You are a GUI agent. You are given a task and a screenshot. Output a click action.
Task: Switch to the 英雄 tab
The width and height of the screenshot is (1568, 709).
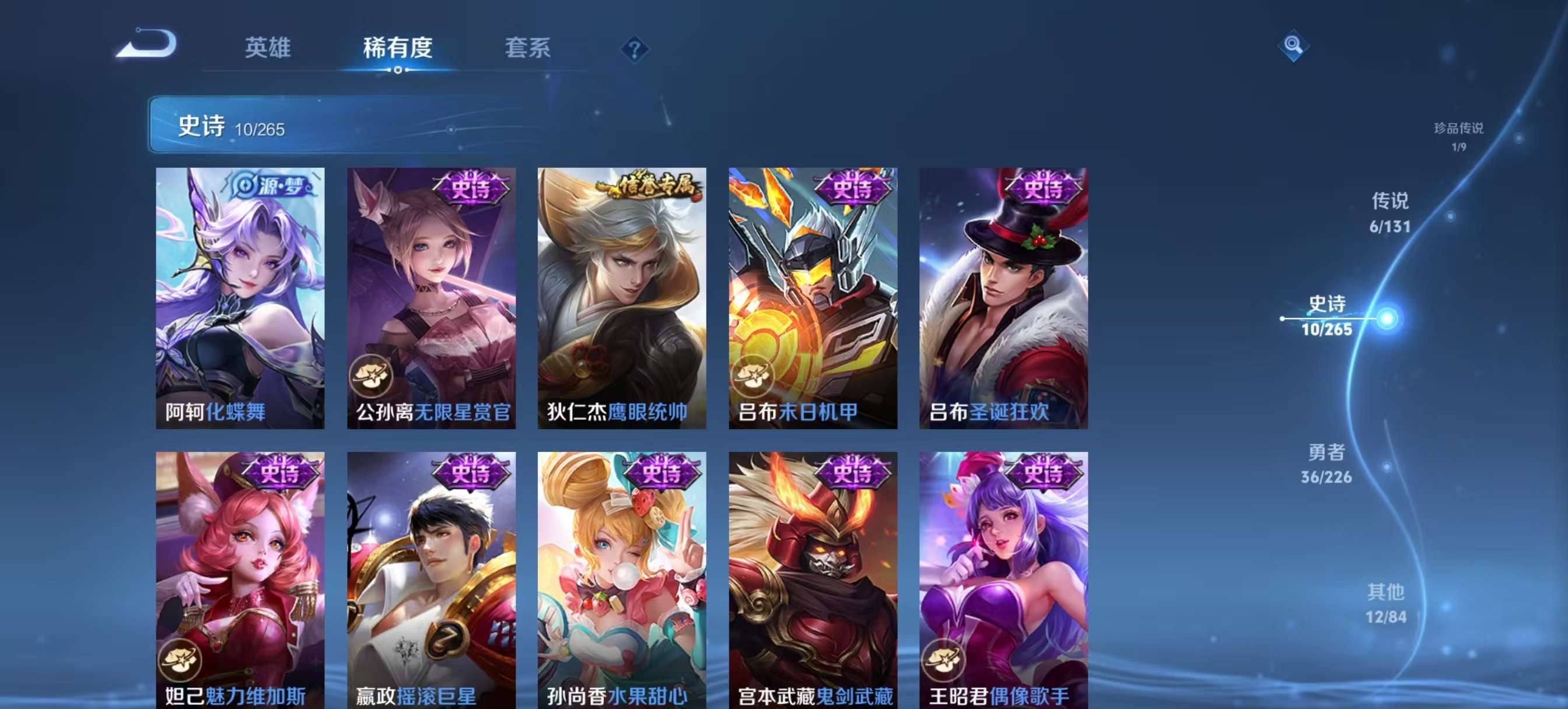point(268,49)
